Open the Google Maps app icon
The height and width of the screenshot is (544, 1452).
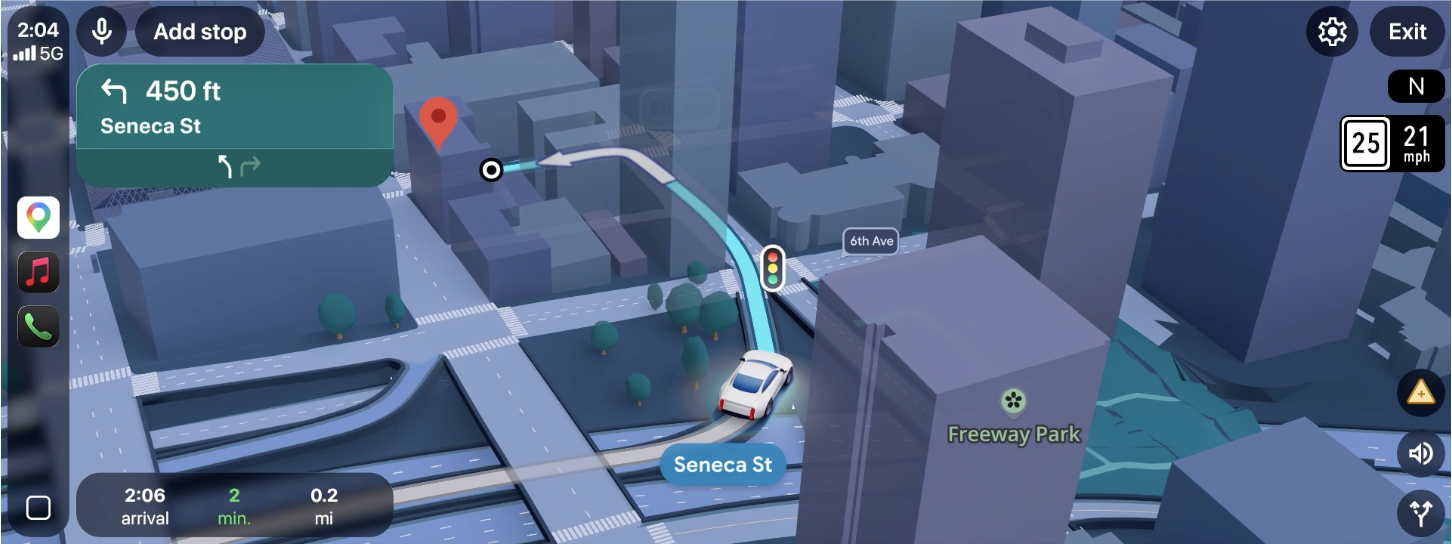click(x=38, y=217)
